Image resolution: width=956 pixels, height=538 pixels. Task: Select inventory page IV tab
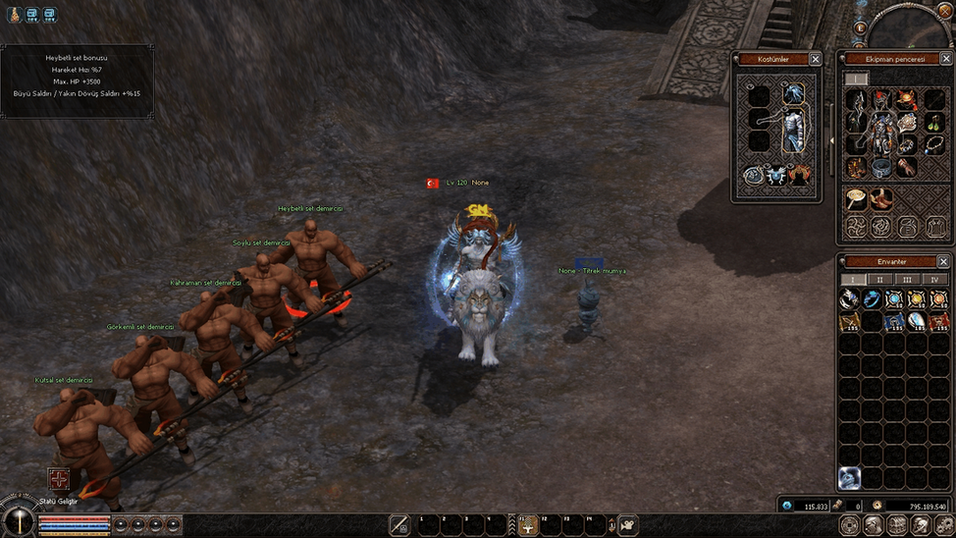click(x=934, y=280)
